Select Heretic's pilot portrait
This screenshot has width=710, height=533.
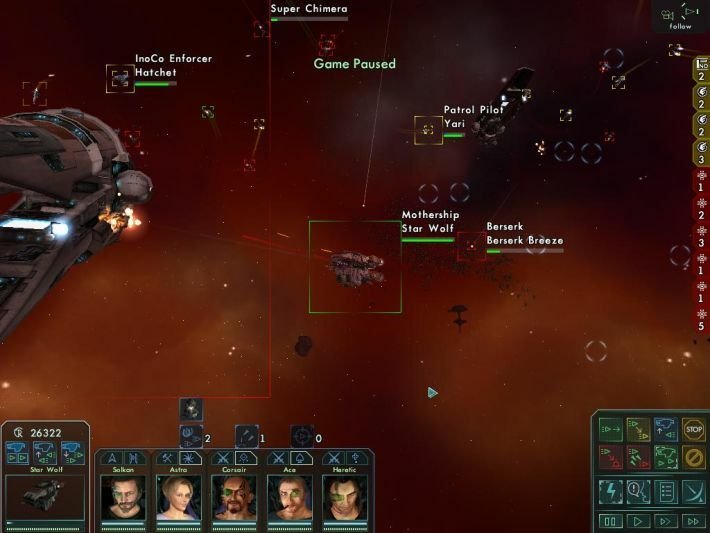point(344,497)
